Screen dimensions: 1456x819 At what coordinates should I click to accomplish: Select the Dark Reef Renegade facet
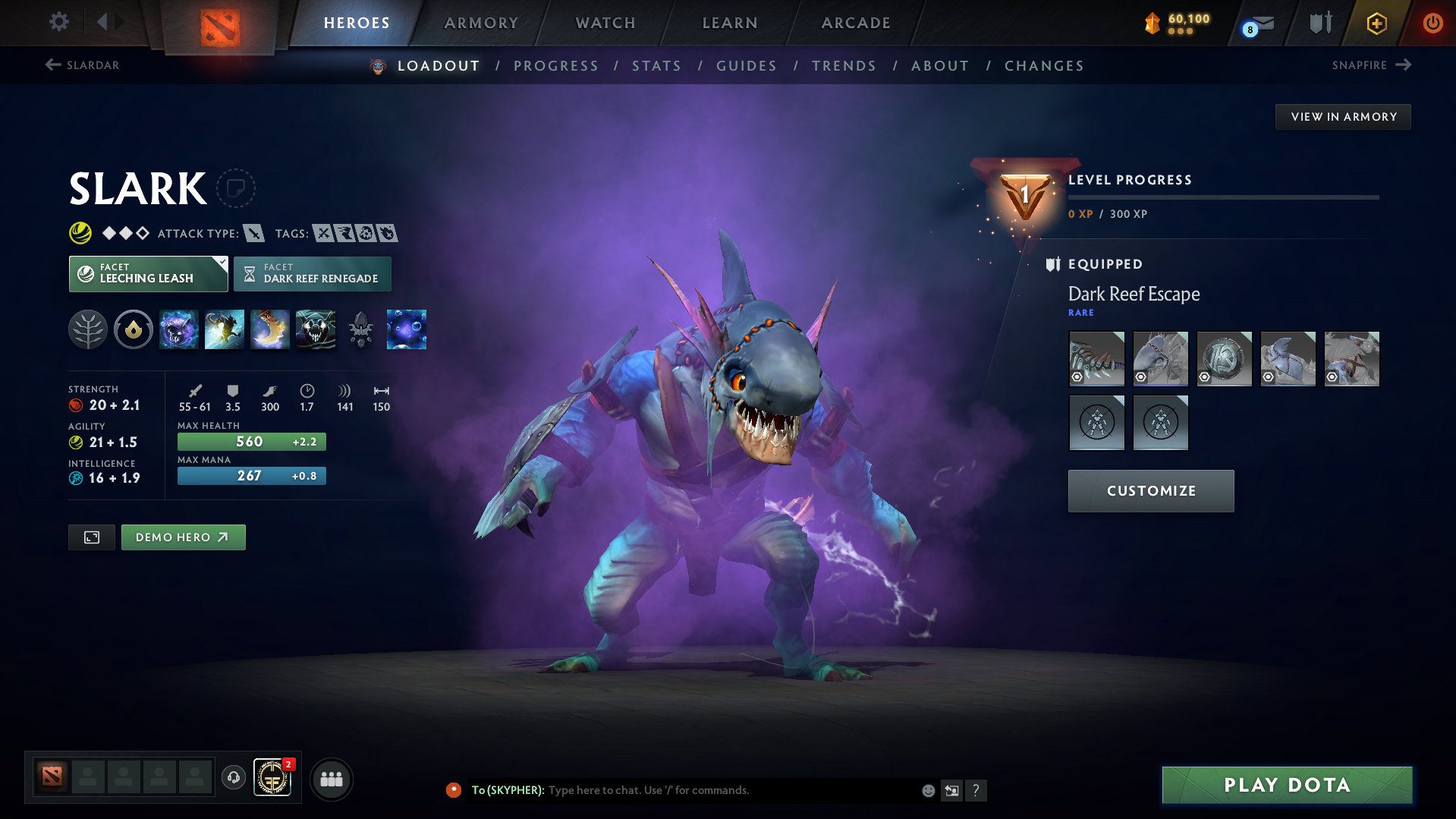pos(312,273)
